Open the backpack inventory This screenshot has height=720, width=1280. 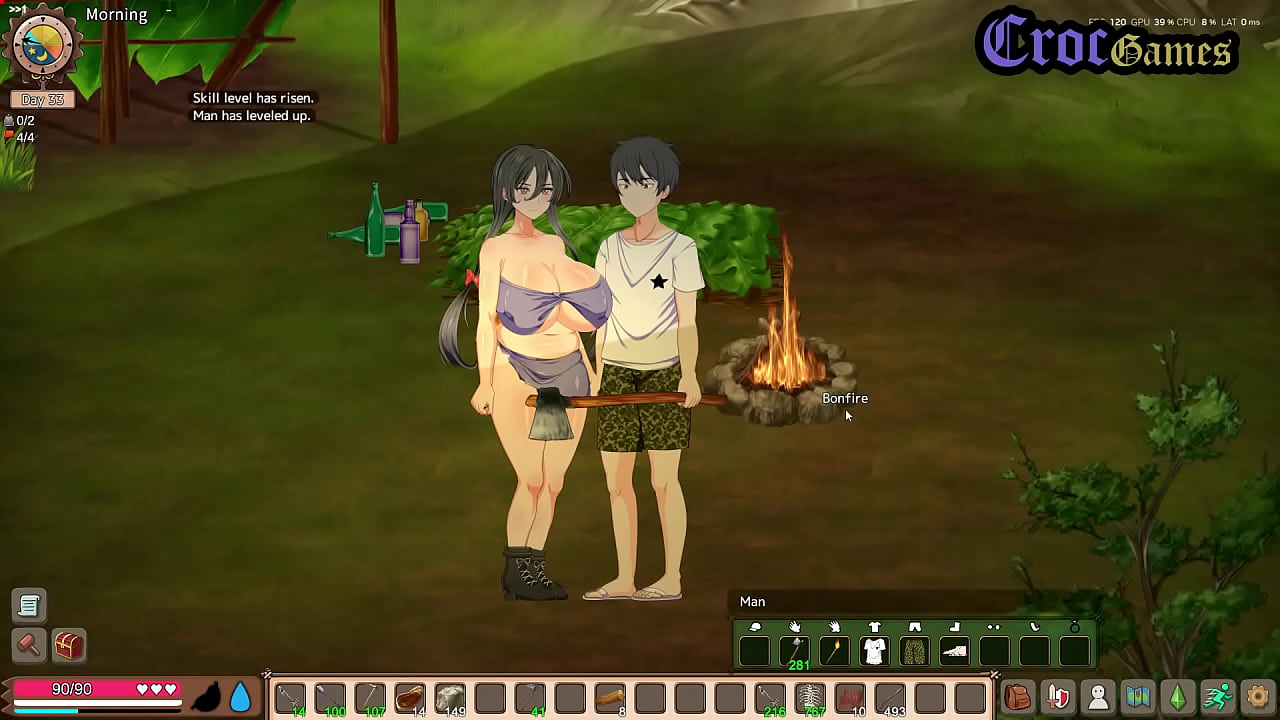(x=1017, y=697)
